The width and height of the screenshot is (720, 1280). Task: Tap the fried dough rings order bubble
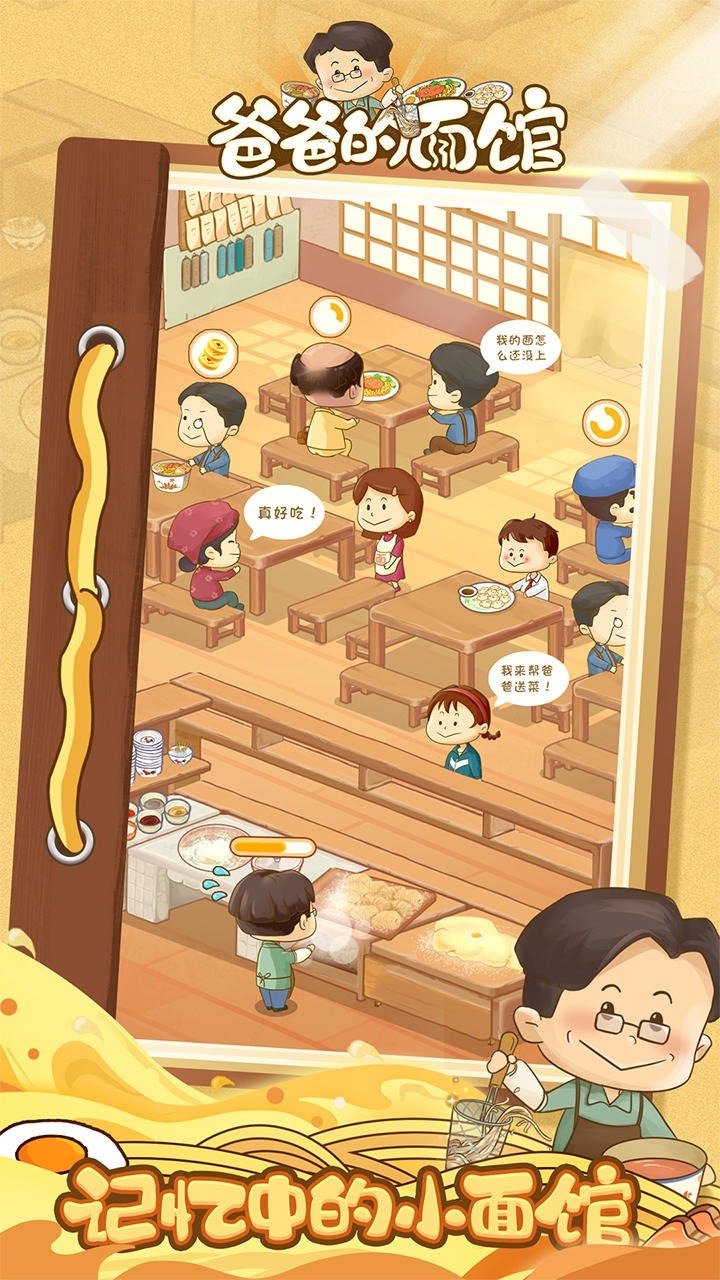click(x=213, y=354)
